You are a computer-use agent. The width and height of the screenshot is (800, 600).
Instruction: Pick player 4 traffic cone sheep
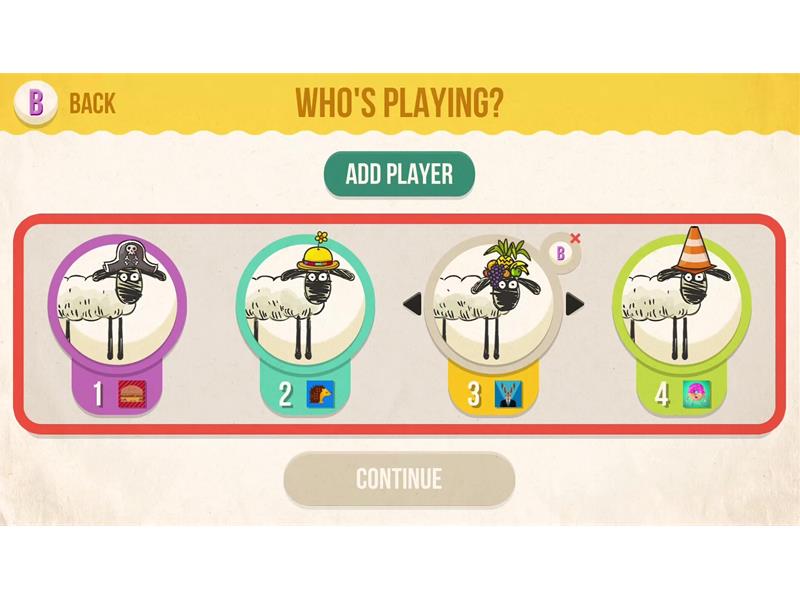[x=680, y=302]
